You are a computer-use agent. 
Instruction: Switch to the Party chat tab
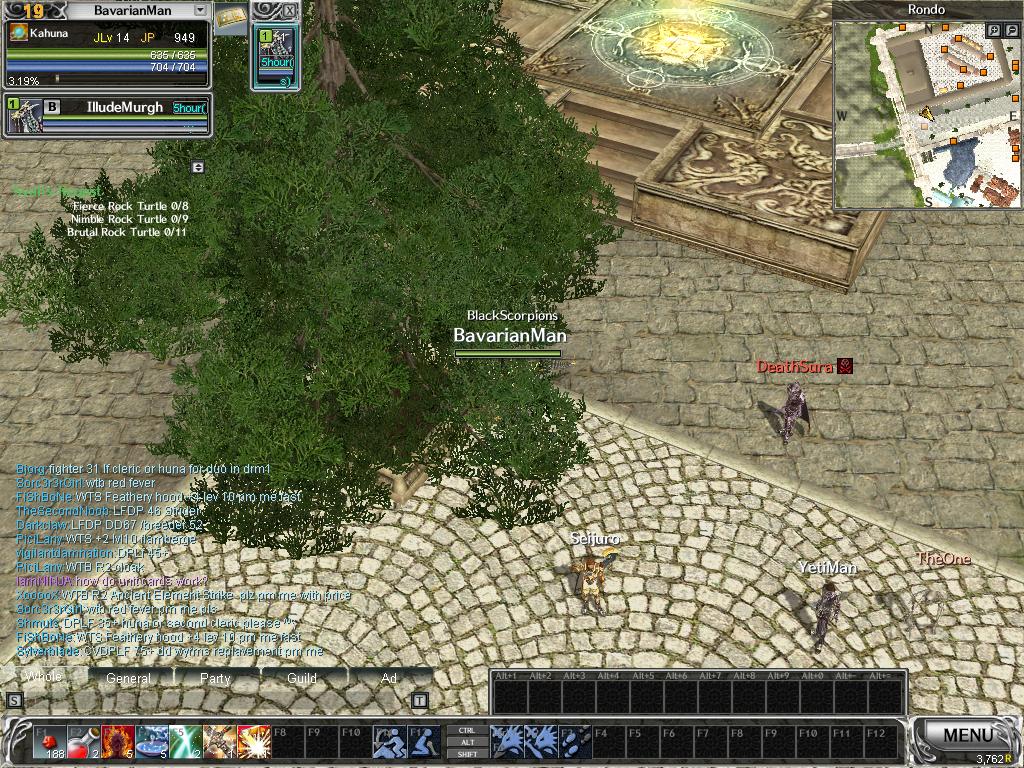click(x=215, y=678)
